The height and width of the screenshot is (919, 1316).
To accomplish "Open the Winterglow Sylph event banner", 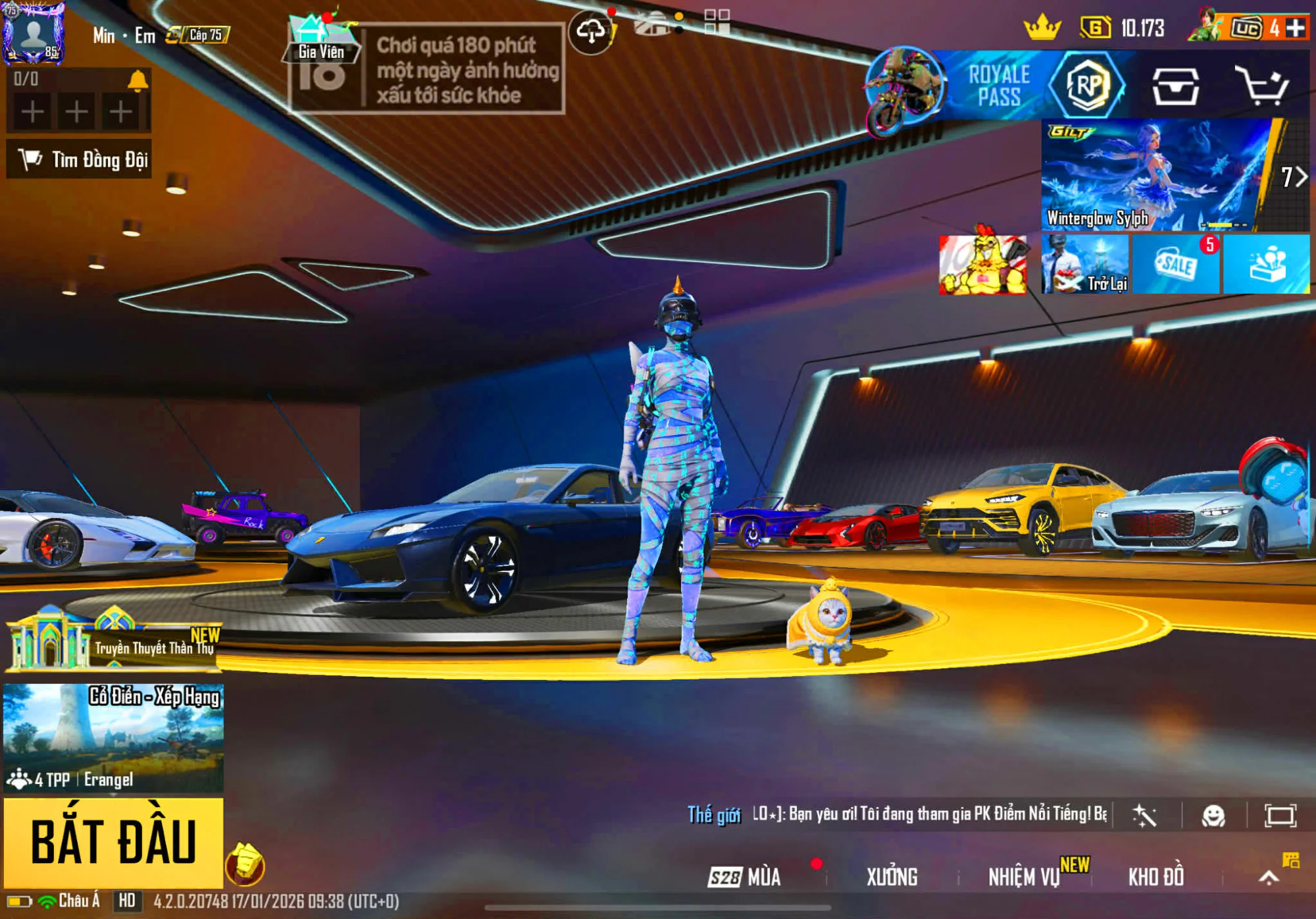I will pos(1158,175).
